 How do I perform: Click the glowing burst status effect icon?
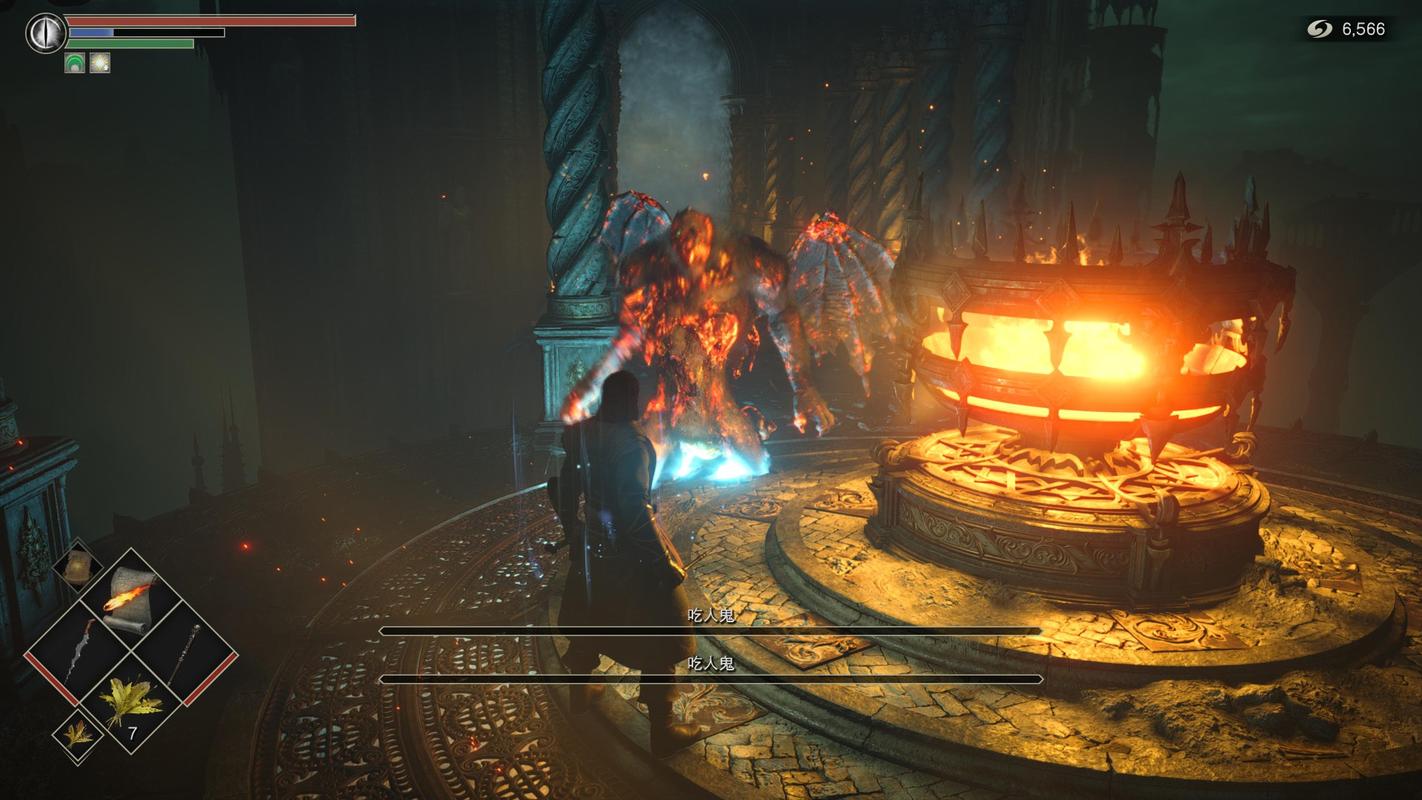pyautogui.click(x=100, y=63)
